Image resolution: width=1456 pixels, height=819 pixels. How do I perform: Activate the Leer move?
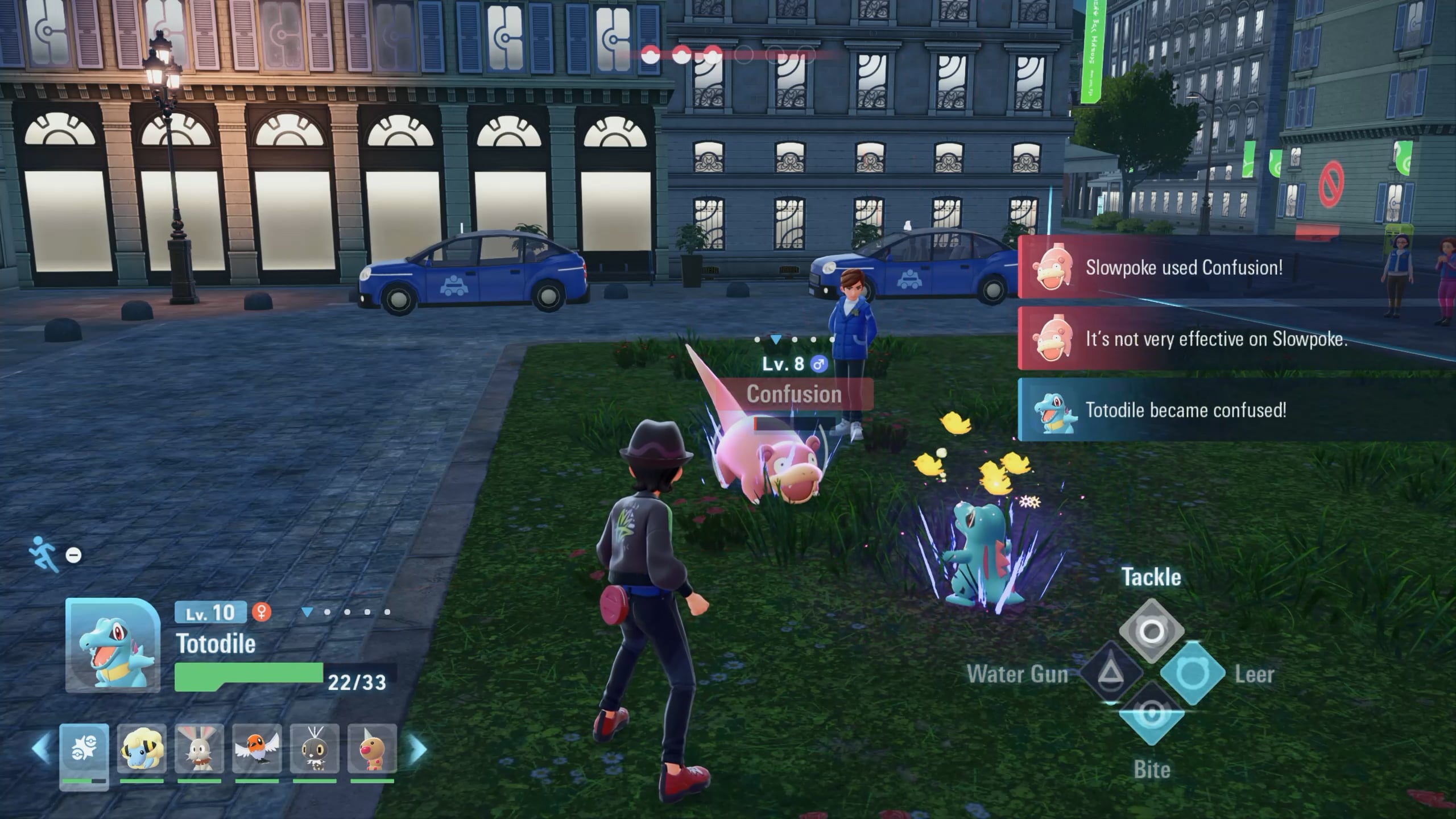(x=1193, y=674)
